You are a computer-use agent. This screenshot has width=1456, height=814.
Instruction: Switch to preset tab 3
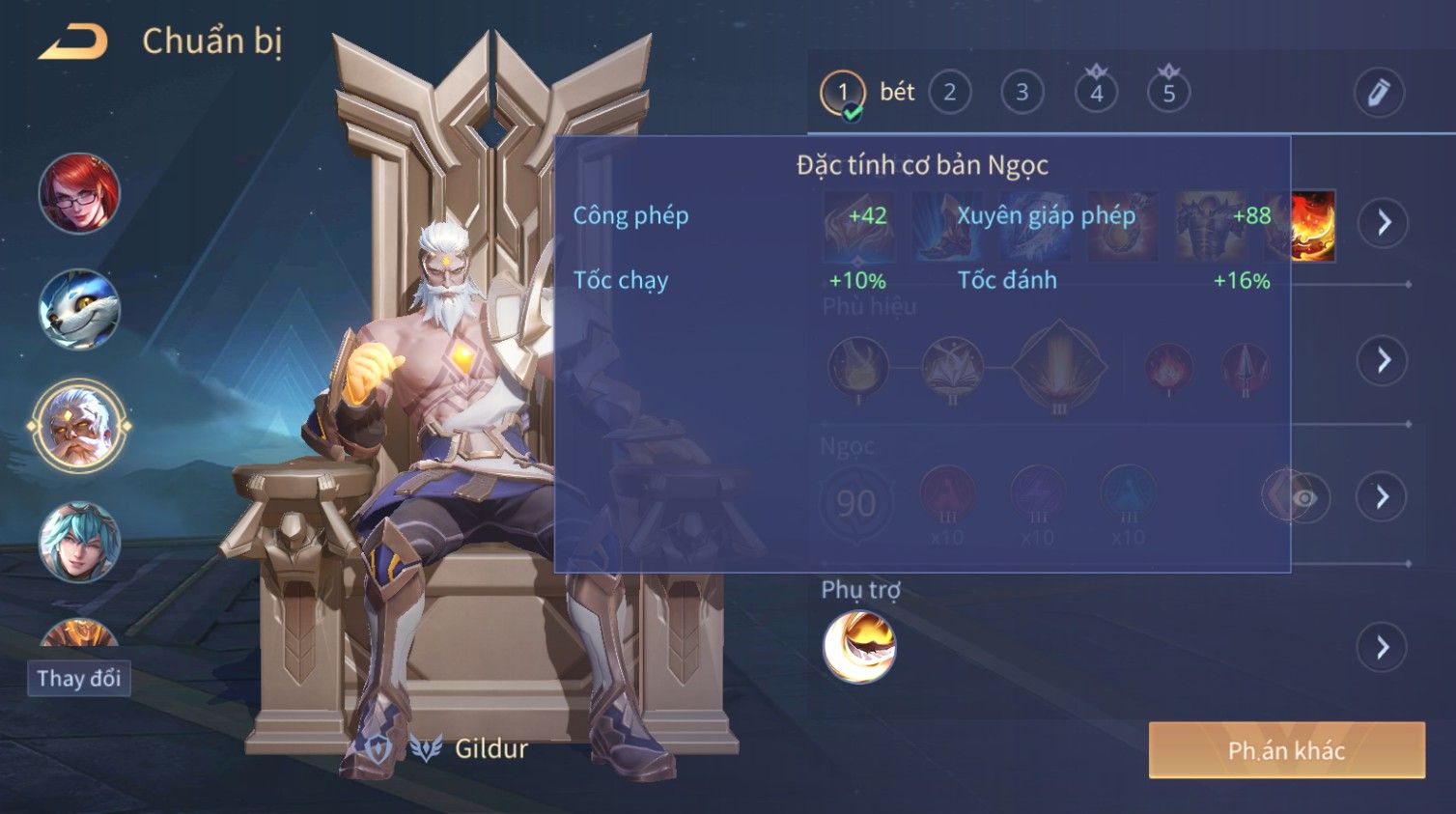tap(1022, 93)
